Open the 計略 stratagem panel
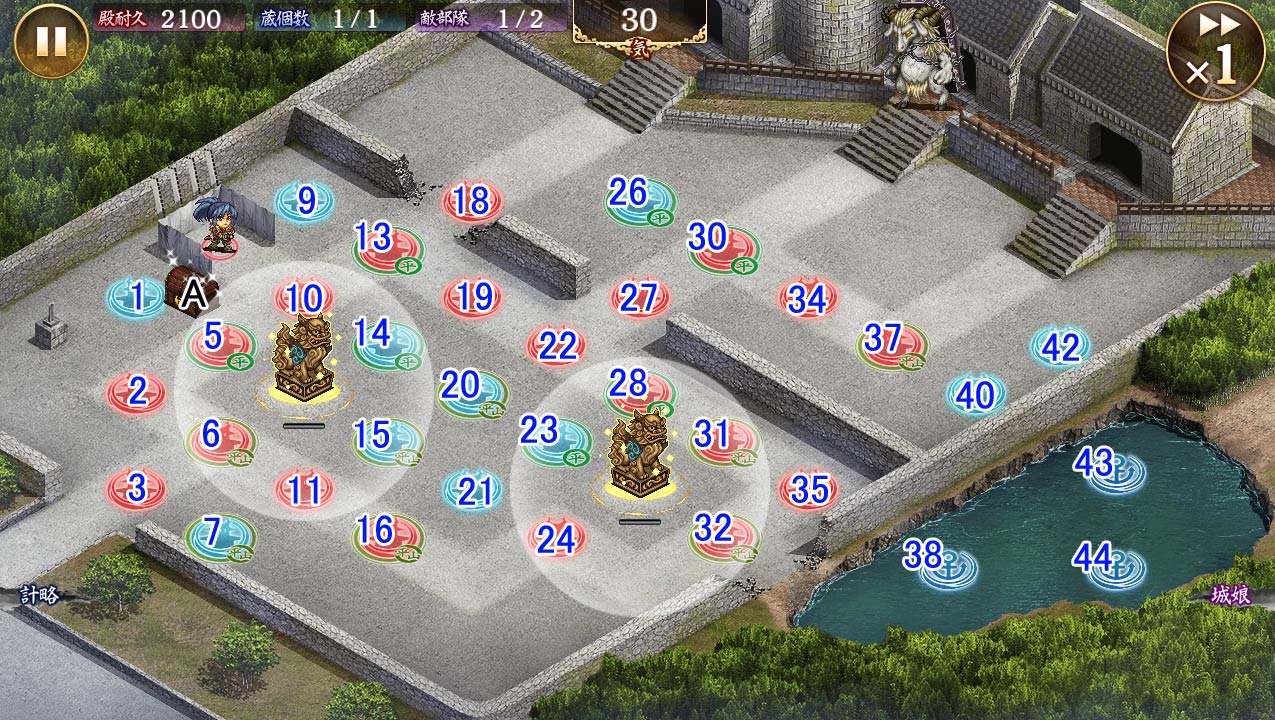The width and height of the screenshot is (1275, 720). (40, 596)
